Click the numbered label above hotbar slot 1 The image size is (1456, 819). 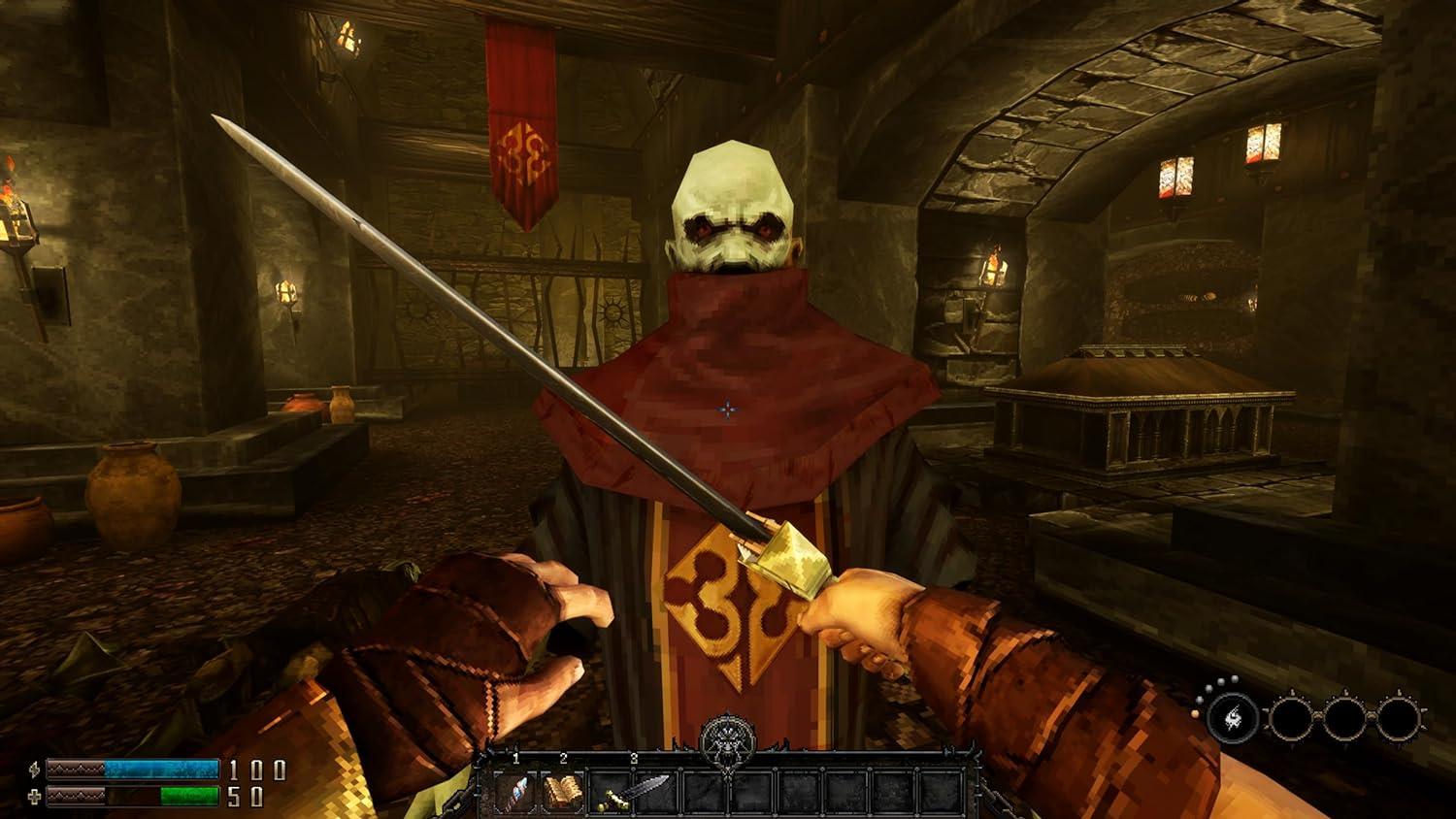[516, 758]
